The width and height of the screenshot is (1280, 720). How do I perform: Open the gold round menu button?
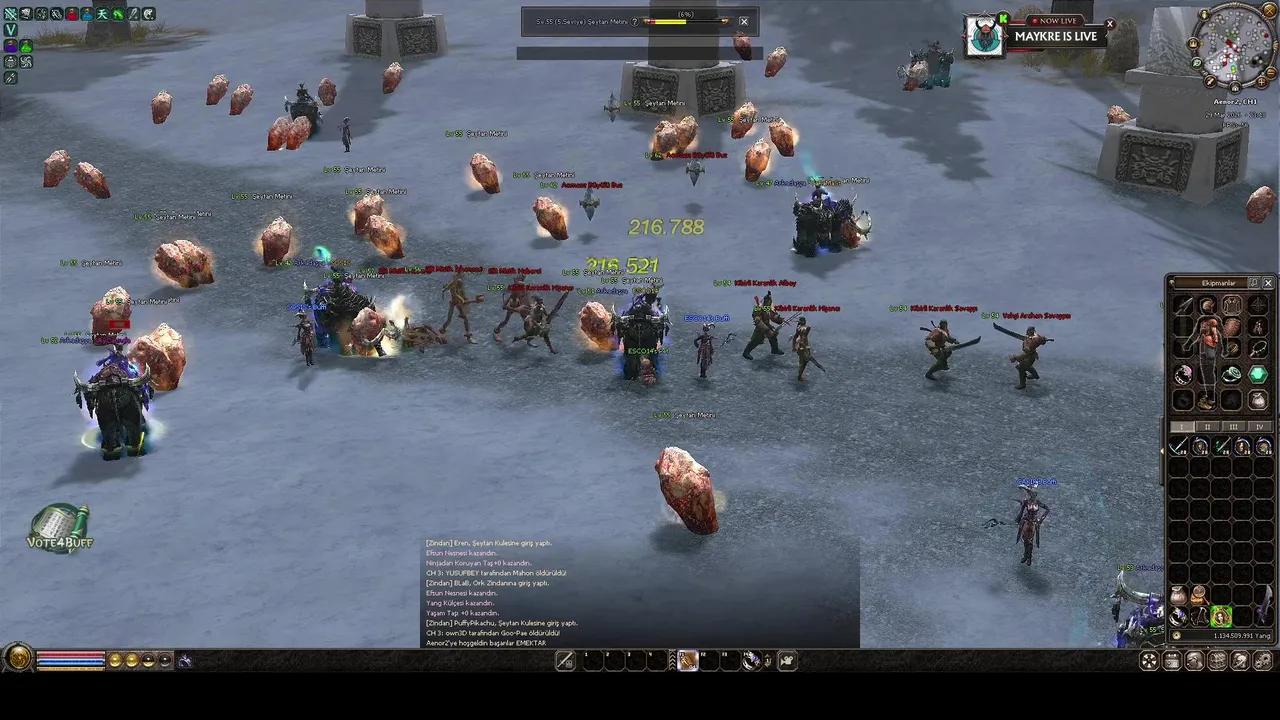click(x=18, y=658)
